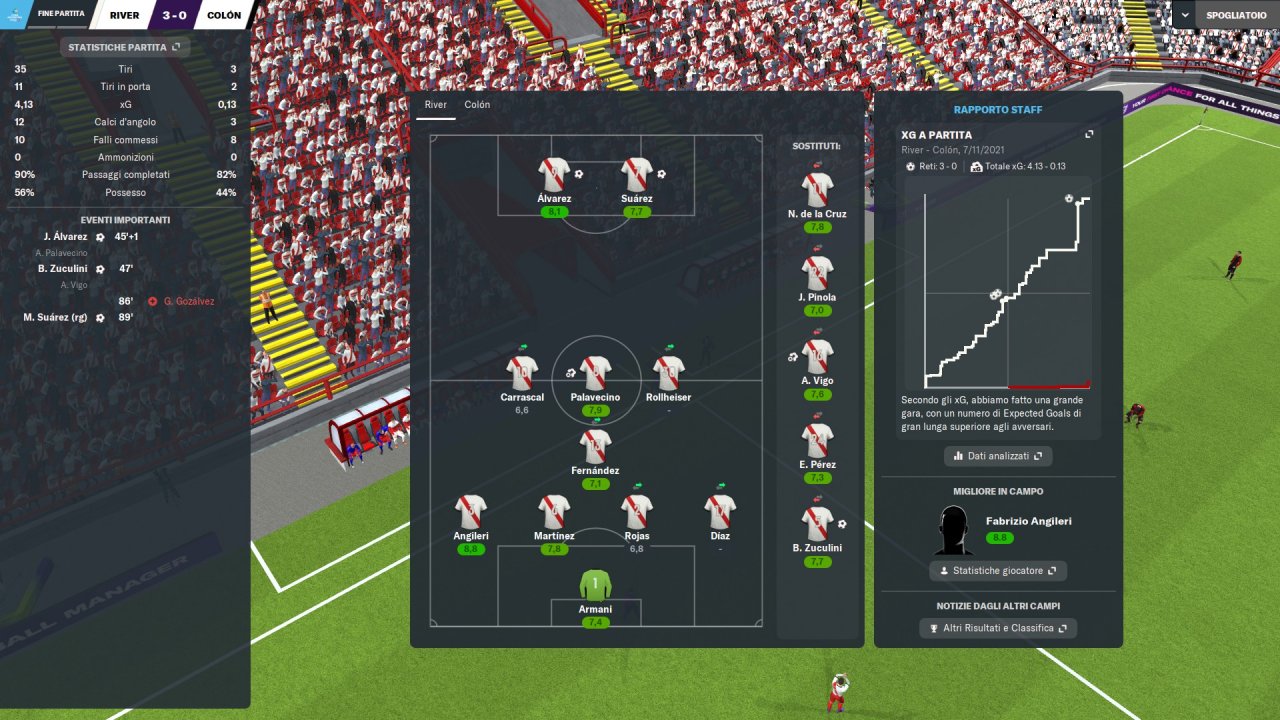Pick defender Angileri on the formation
The image size is (1280, 720).
470,512
